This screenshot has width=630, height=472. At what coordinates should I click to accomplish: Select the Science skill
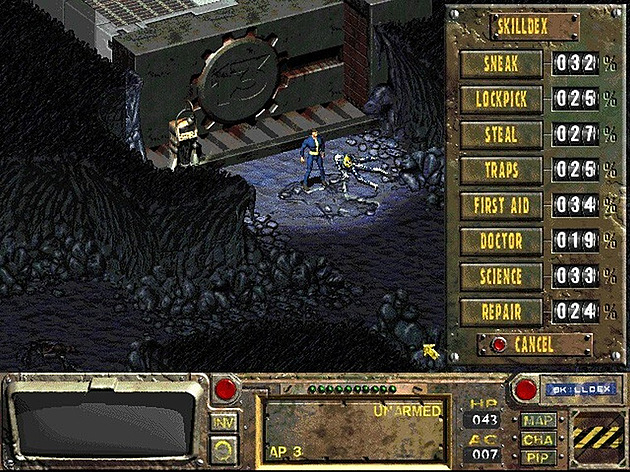click(501, 275)
